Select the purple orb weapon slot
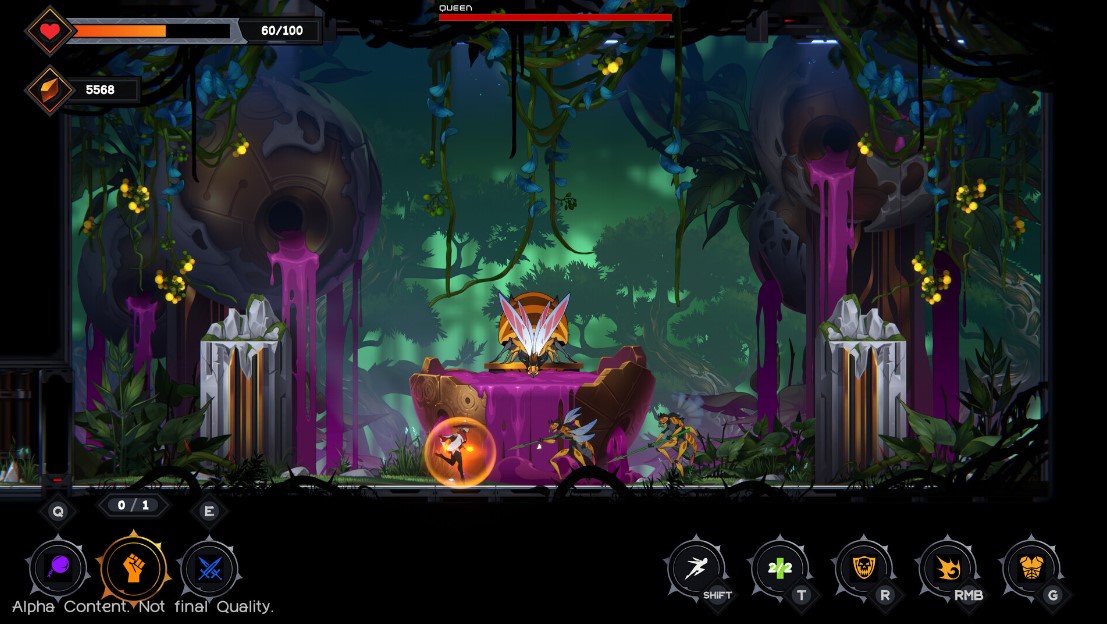The width and height of the screenshot is (1107, 624). click(x=58, y=569)
